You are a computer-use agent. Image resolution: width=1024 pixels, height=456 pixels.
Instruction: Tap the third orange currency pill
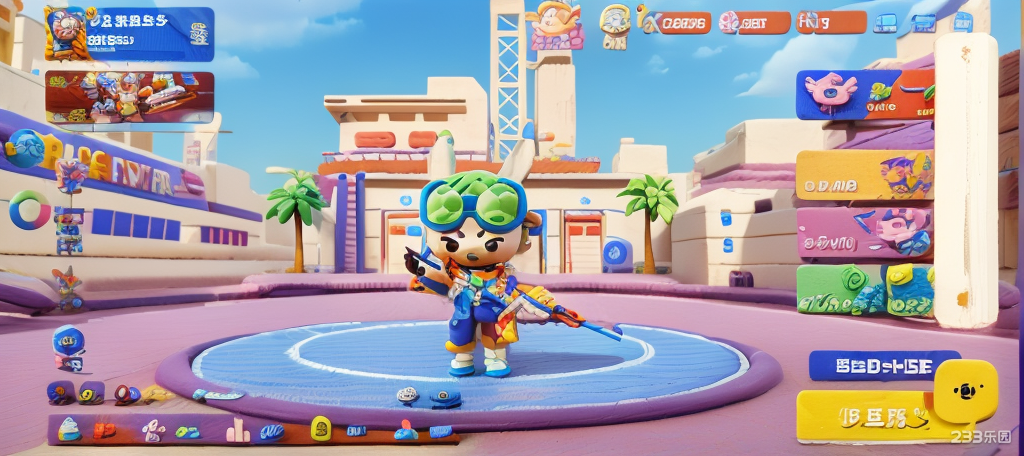click(831, 22)
